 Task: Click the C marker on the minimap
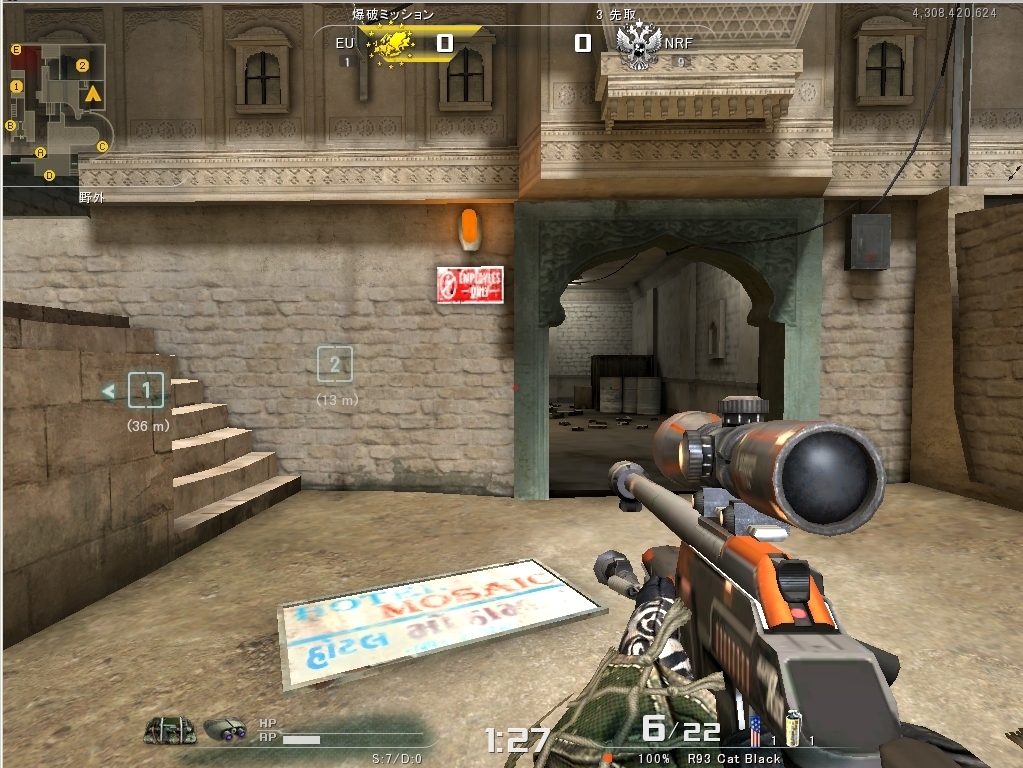(x=102, y=146)
